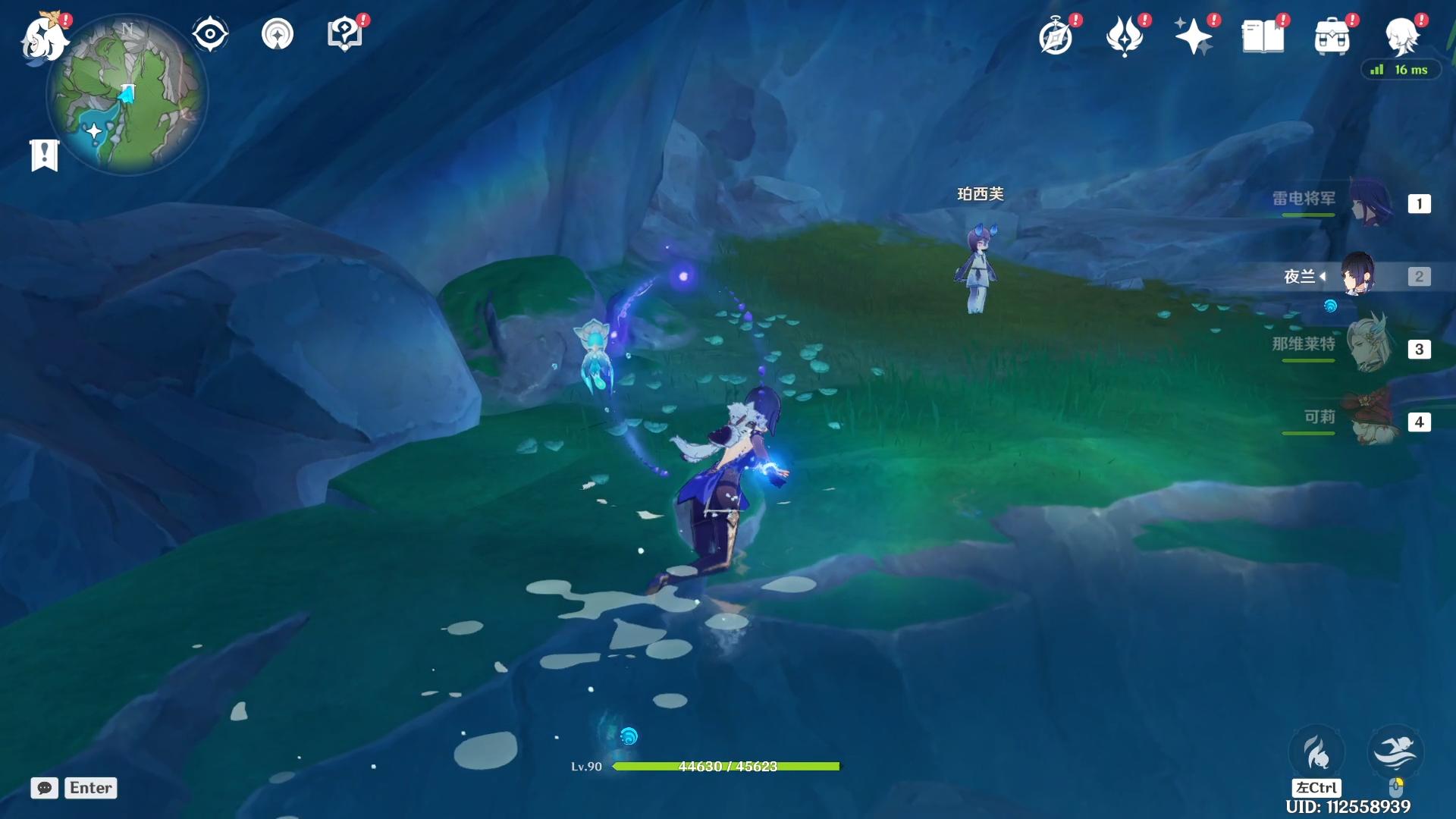
Task: Activate the dive ability icon above 左Ctrl
Action: tap(1316, 752)
